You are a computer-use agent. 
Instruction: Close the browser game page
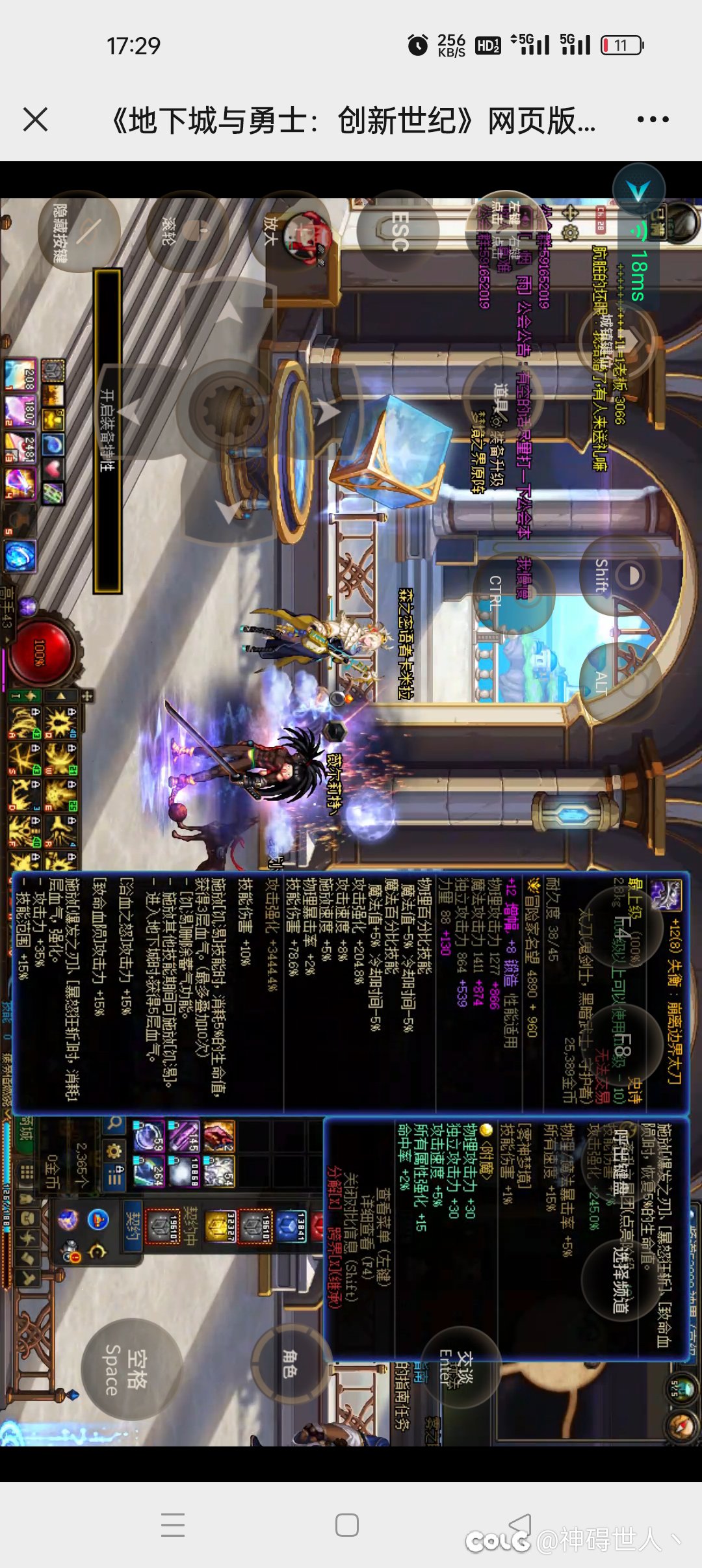(35, 120)
